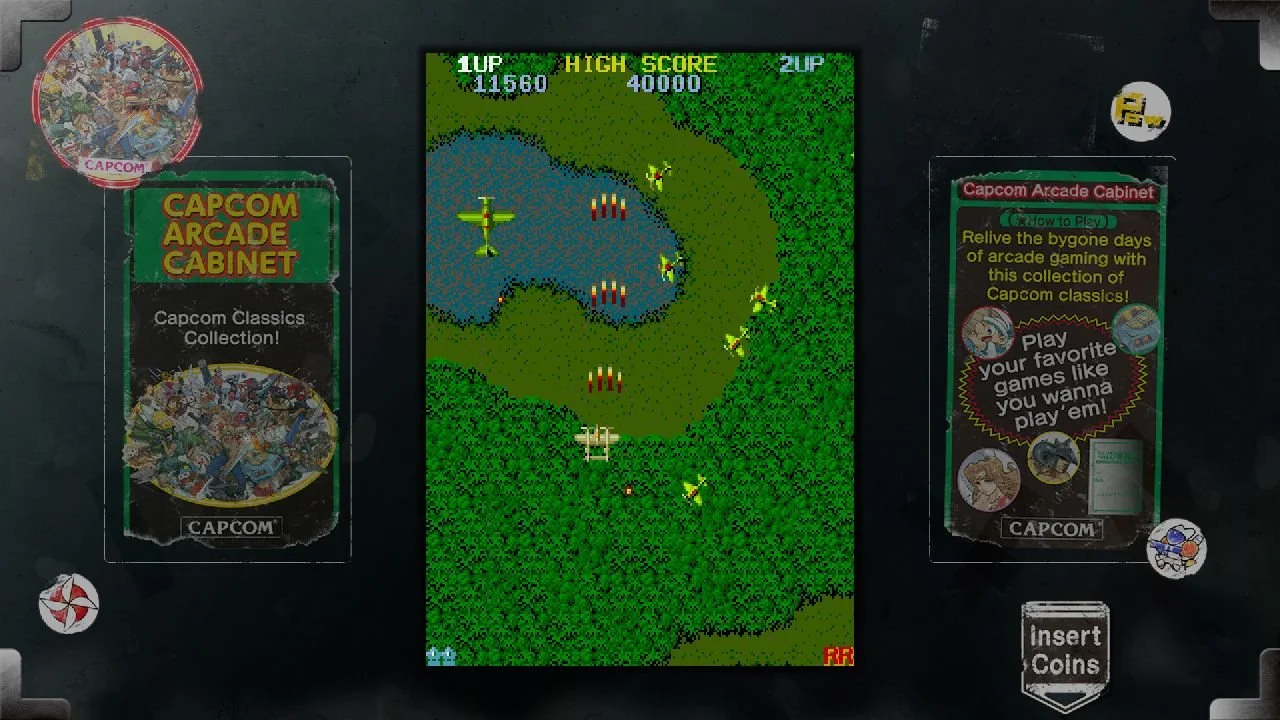Screen dimensions: 1280x720
Task: Open the How to Play guide
Action: [1058, 220]
